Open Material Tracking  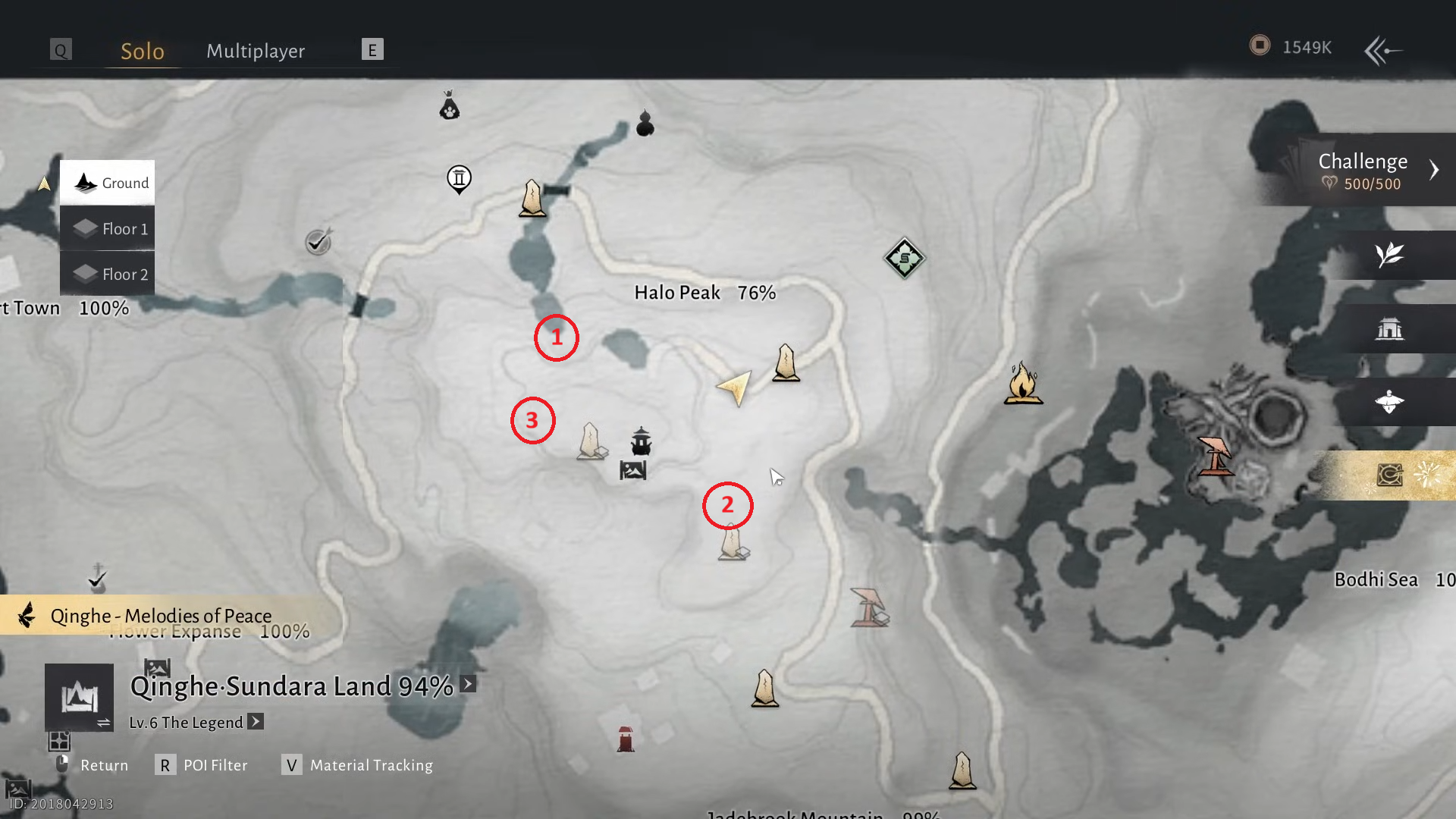358,765
